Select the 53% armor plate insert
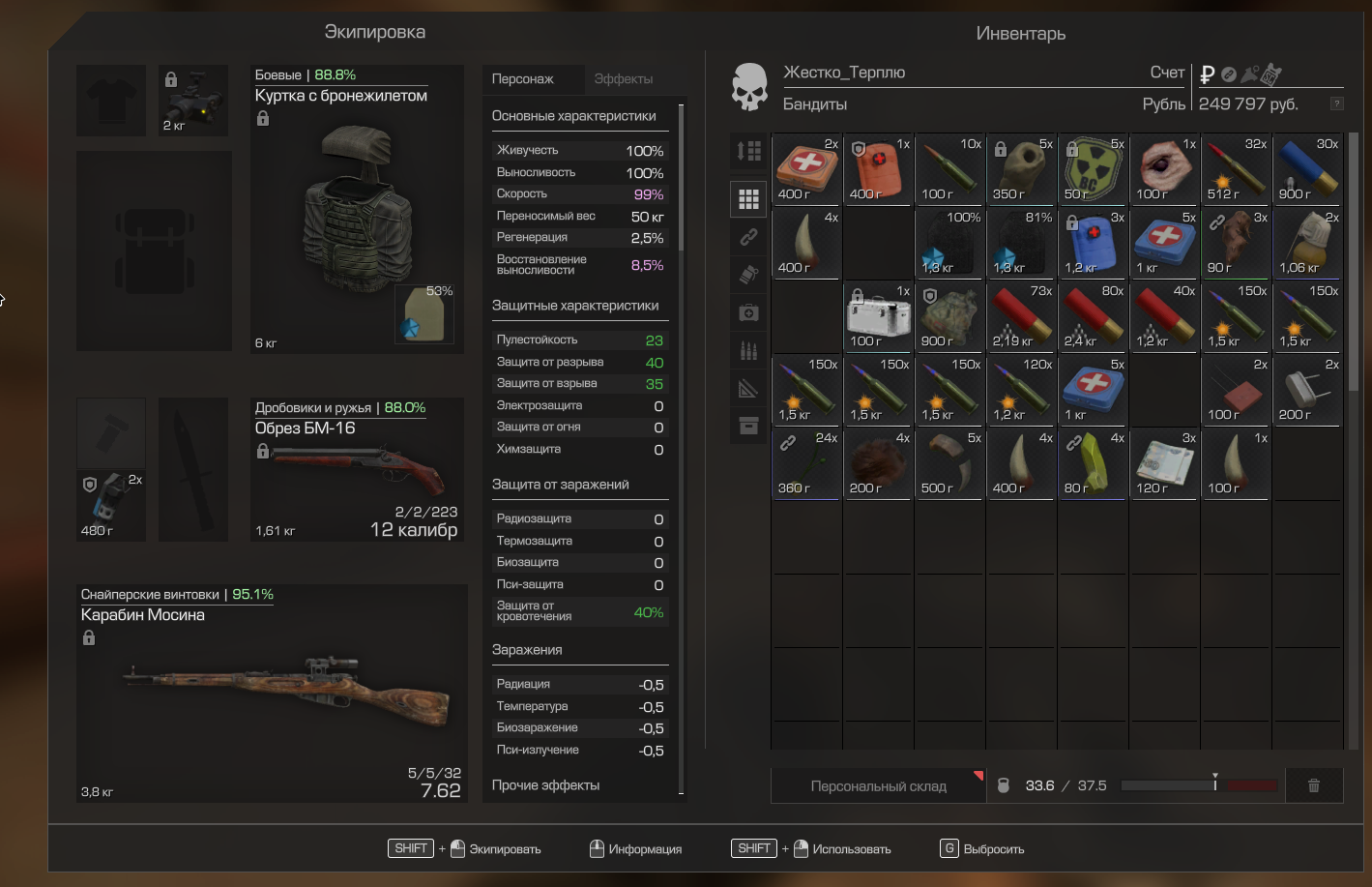The height and width of the screenshot is (887, 1372). (x=425, y=314)
